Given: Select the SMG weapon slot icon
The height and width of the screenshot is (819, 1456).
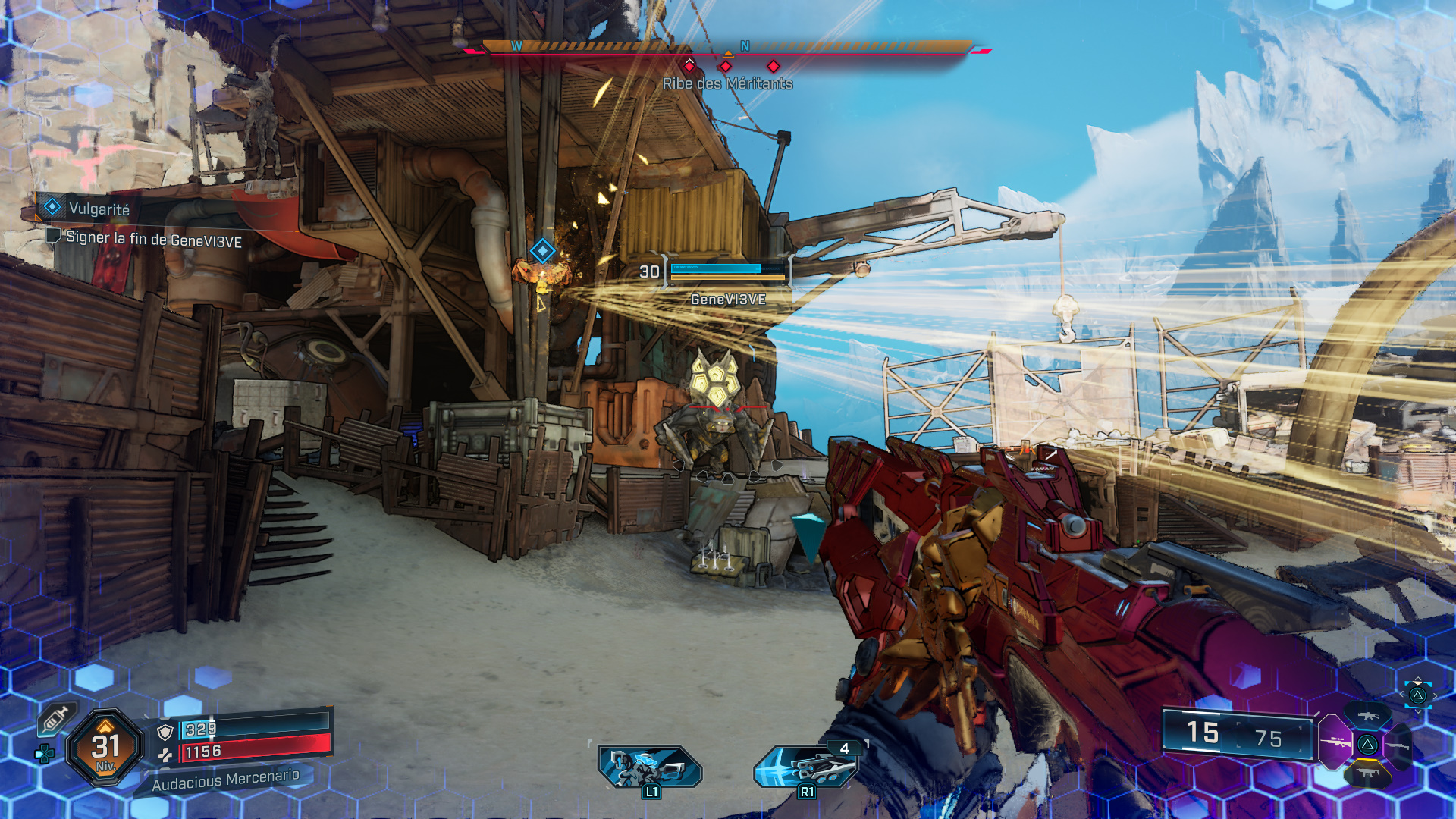Looking at the screenshot, I should point(1368,773).
